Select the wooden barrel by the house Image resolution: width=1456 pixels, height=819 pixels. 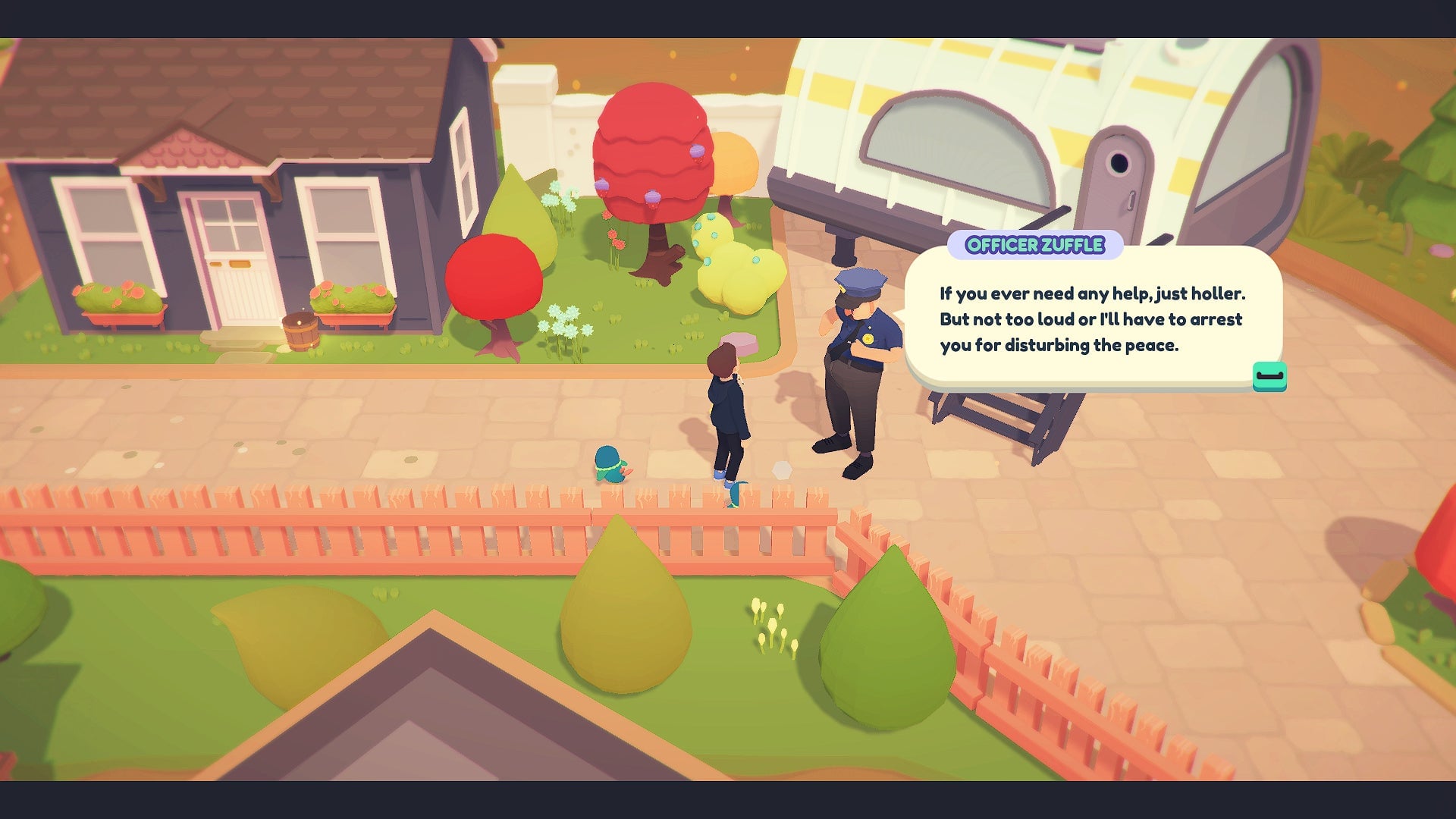(303, 332)
